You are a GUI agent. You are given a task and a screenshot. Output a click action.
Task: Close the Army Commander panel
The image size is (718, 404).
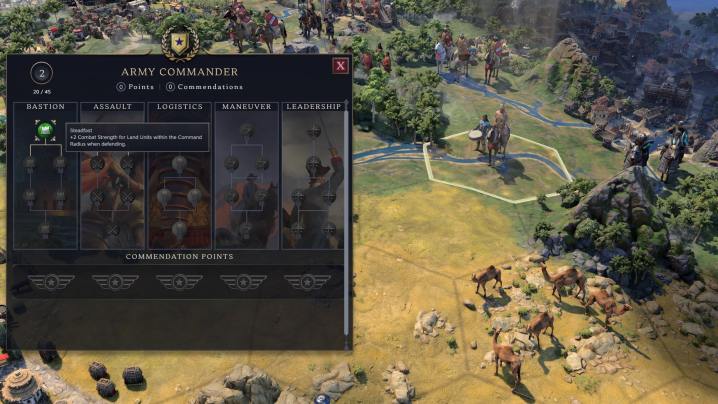(x=340, y=66)
